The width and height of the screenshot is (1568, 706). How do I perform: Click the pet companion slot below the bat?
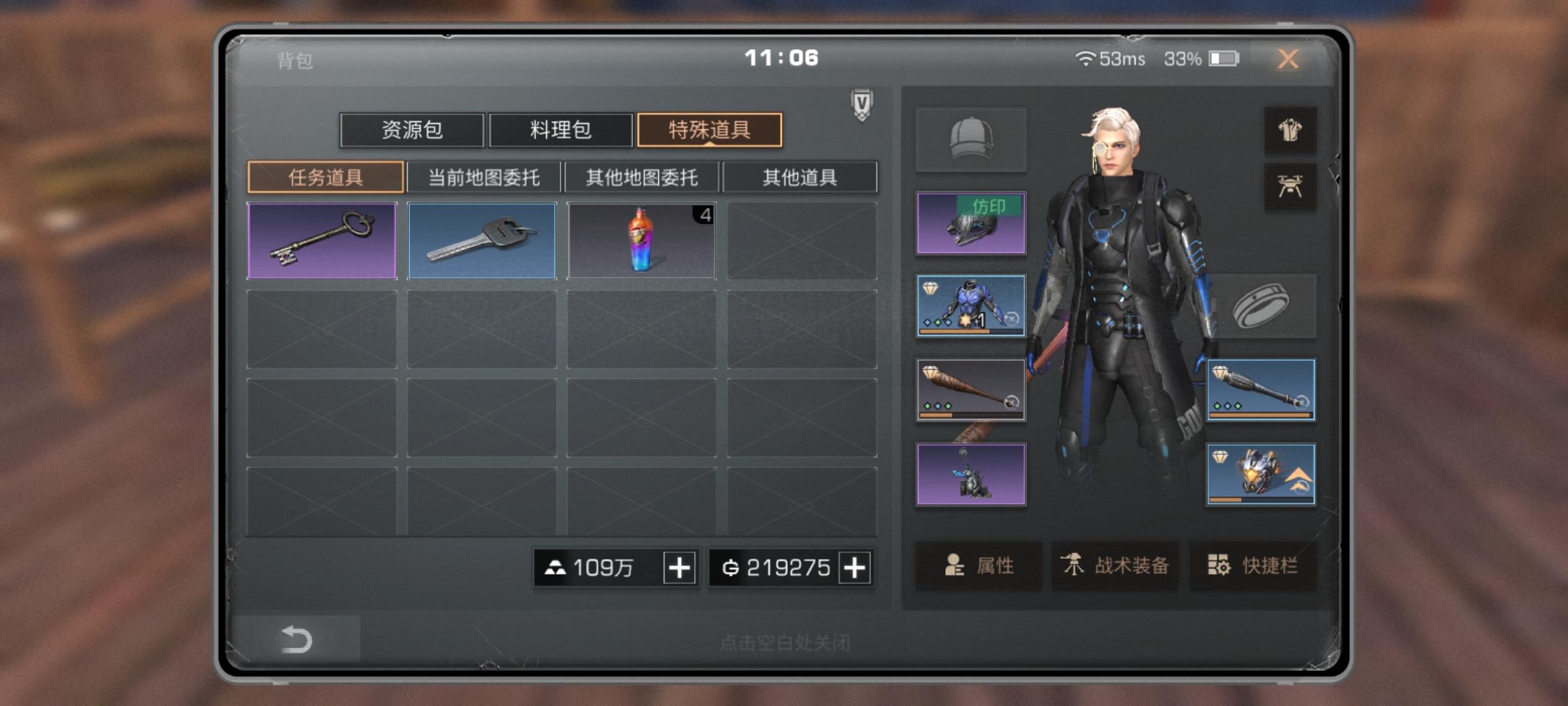pos(971,474)
